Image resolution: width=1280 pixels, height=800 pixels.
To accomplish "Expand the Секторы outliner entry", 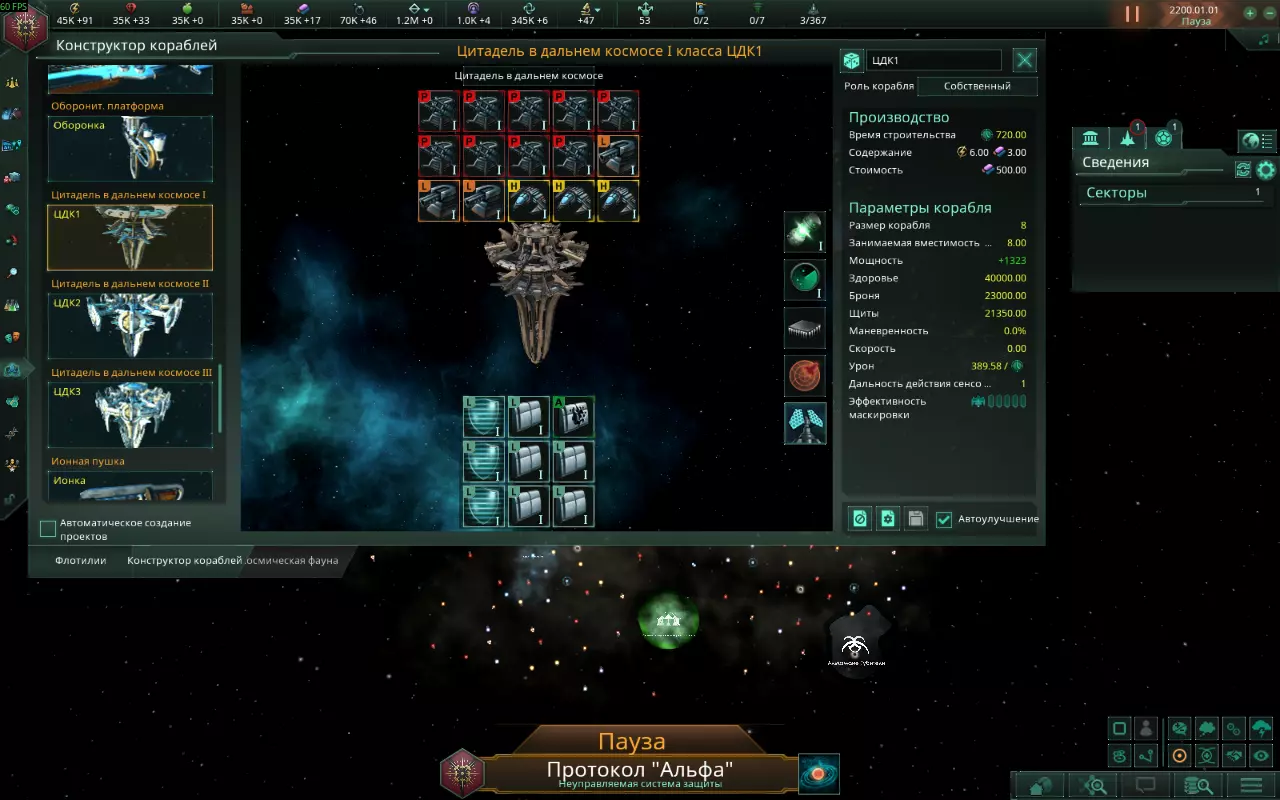I will (1170, 193).
